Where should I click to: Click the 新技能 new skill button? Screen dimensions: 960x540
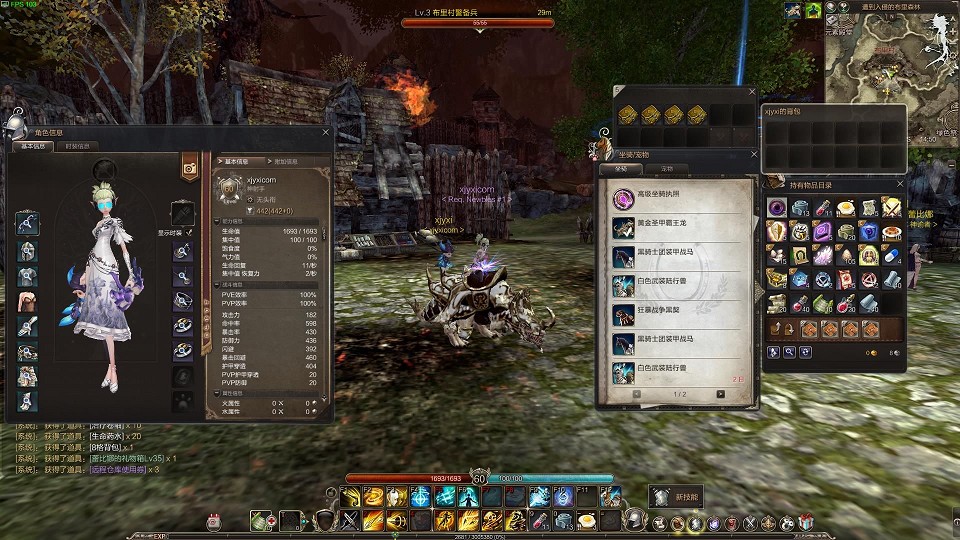(x=676, y=495)
